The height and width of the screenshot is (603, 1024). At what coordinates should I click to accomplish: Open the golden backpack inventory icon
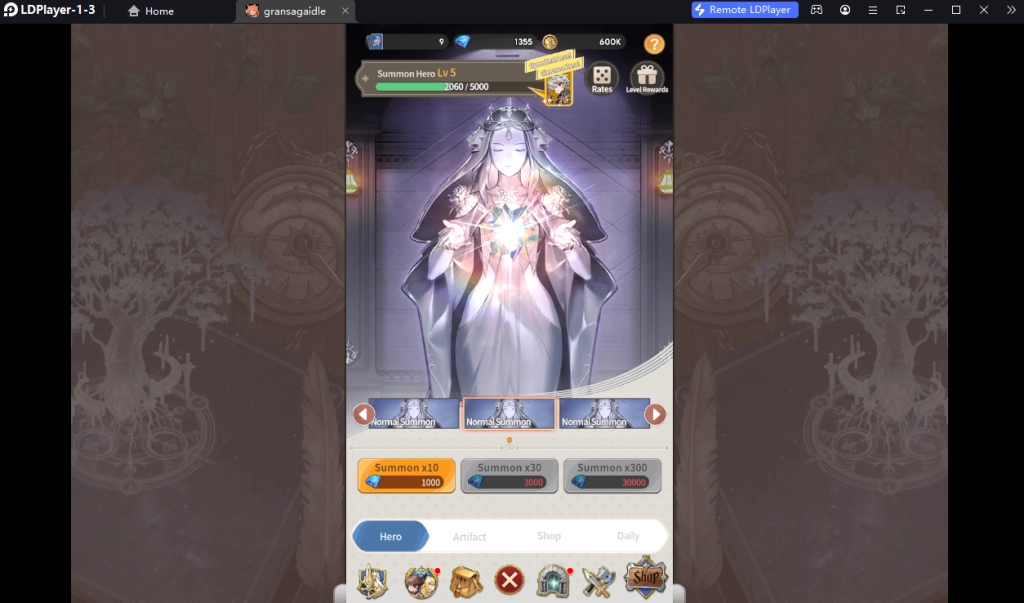click(465, 580)
